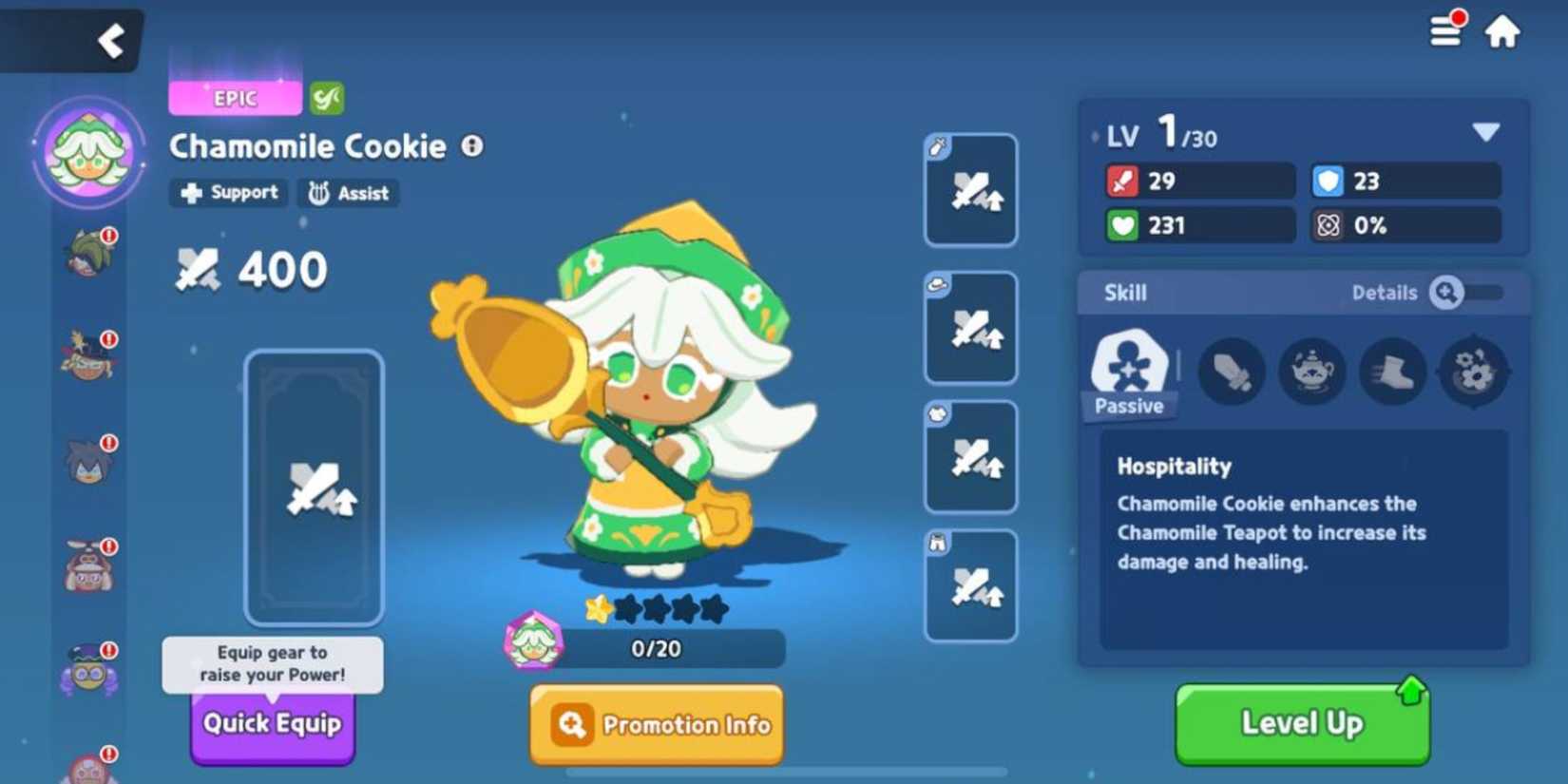Click the Quick Equip purple button

pyautogui.click(x=273, y=723)
